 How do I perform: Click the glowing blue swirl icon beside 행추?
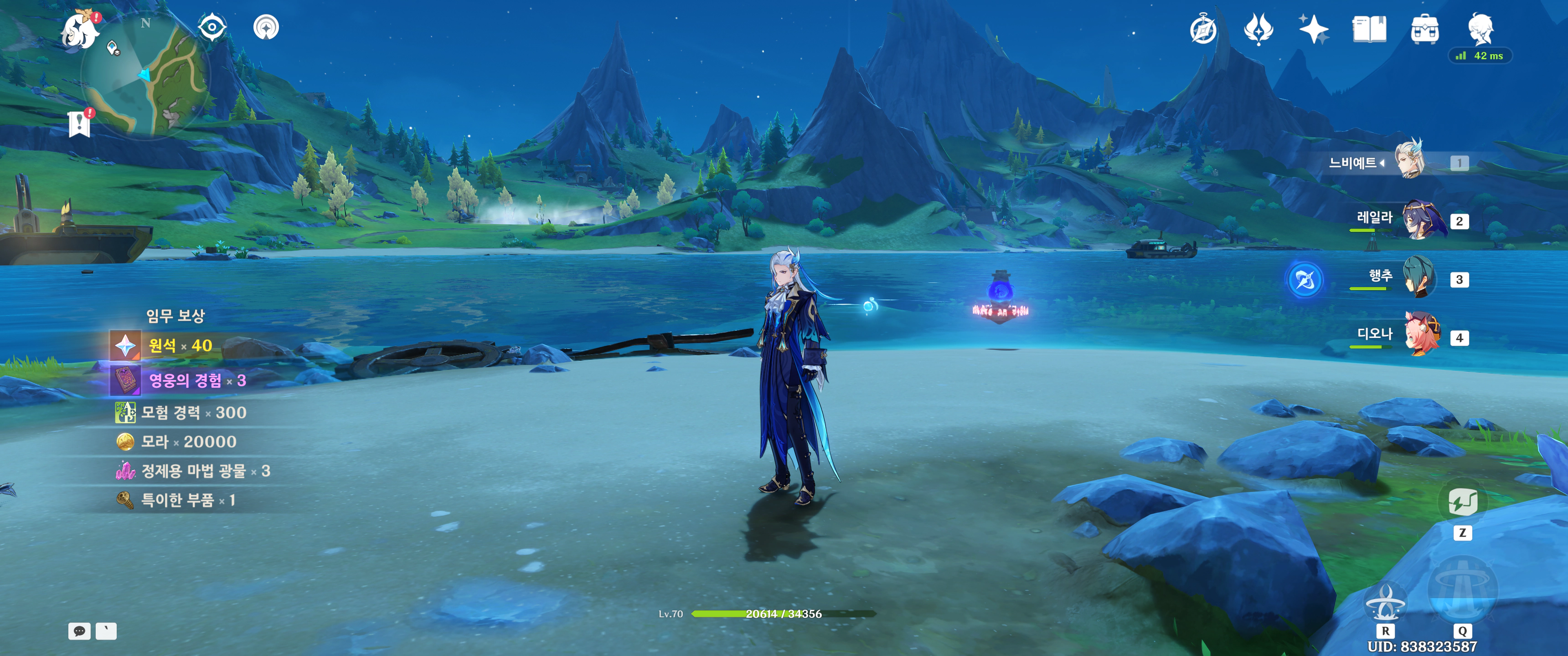tap(1305, 280)
